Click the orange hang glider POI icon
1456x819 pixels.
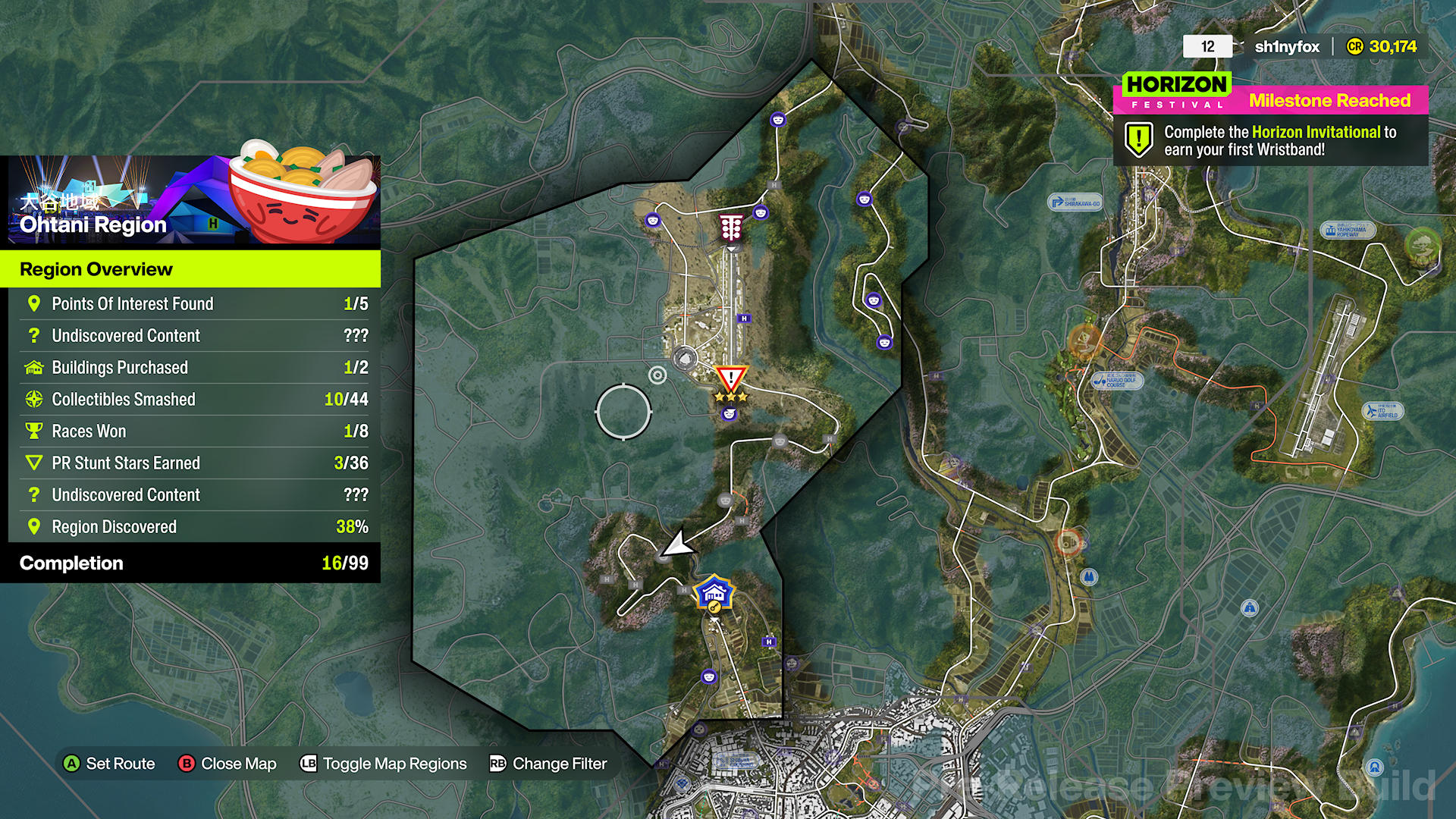click(1084, 339)
